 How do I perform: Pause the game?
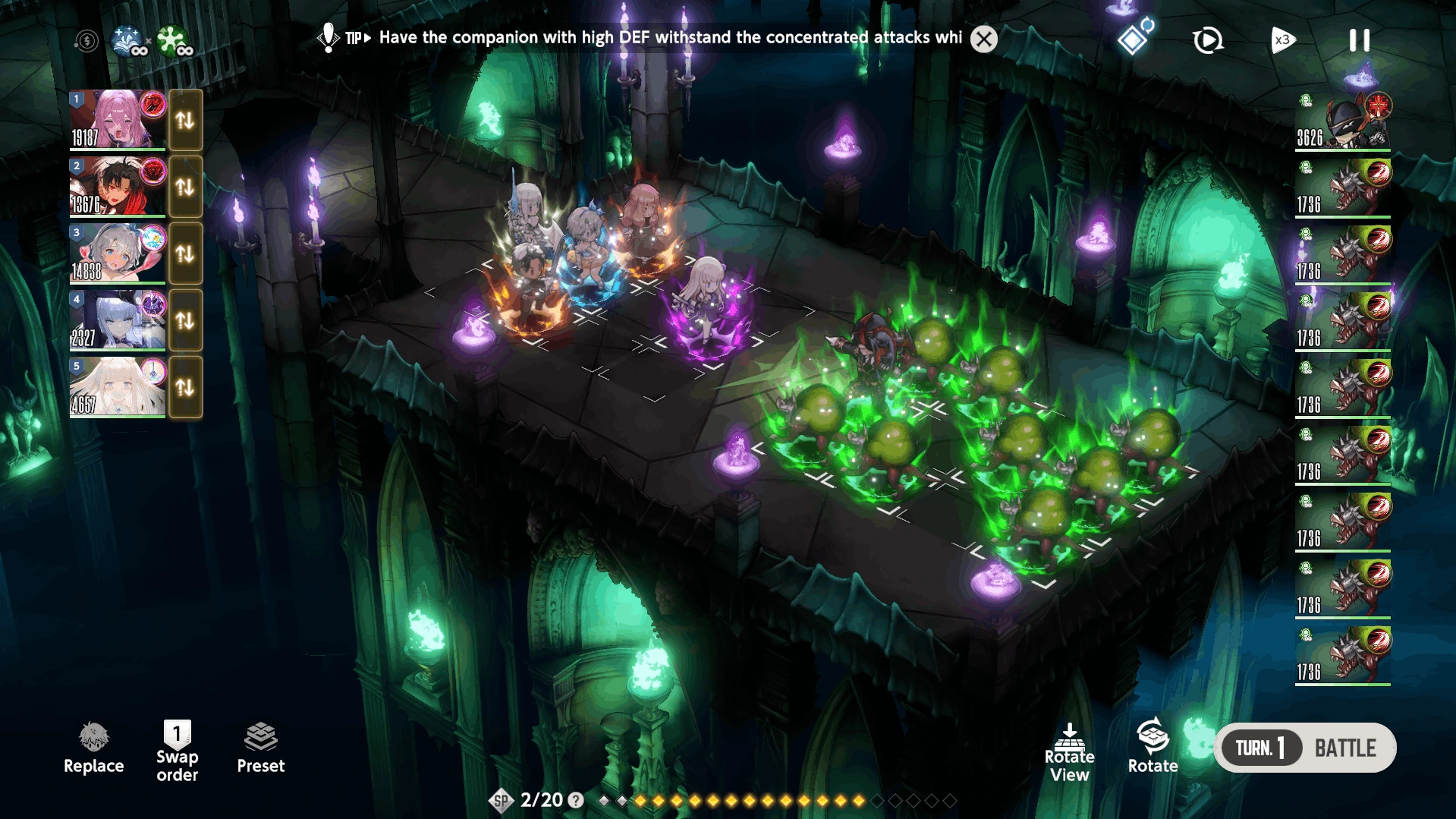tap(1359, 40)
